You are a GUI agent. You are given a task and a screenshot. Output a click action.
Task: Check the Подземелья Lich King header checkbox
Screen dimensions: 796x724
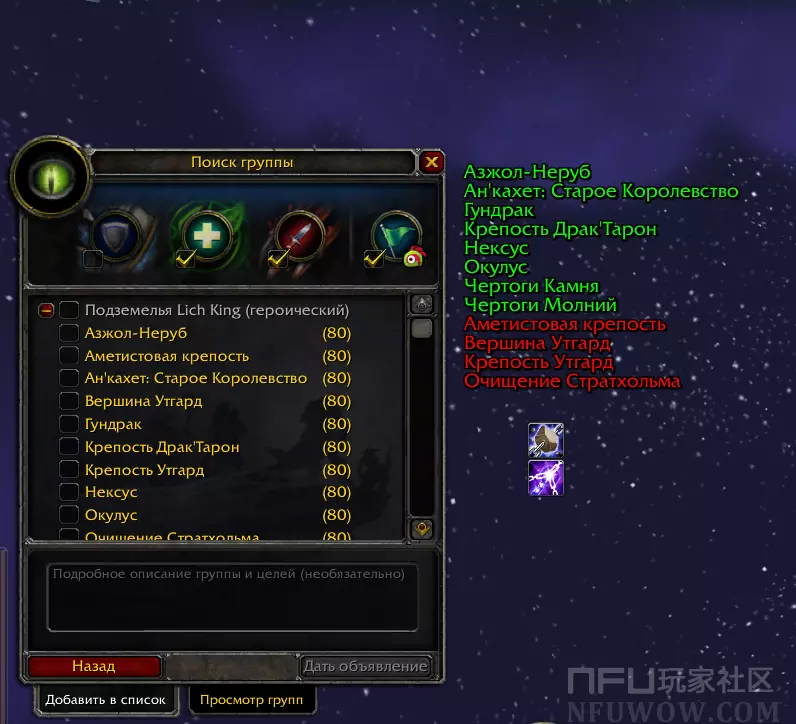point(69,310)
